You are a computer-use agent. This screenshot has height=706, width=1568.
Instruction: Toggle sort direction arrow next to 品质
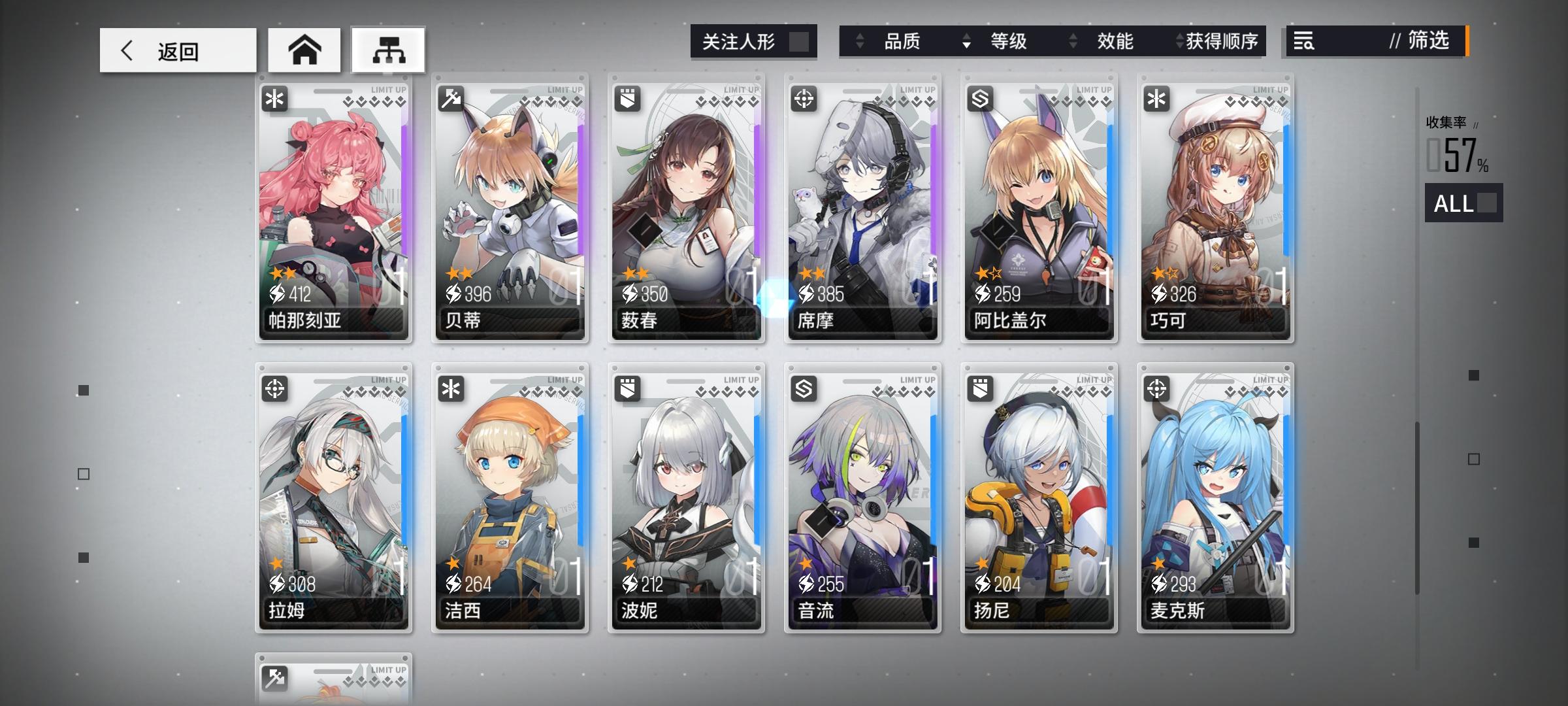pyautogui.click(x=860, y=42)
